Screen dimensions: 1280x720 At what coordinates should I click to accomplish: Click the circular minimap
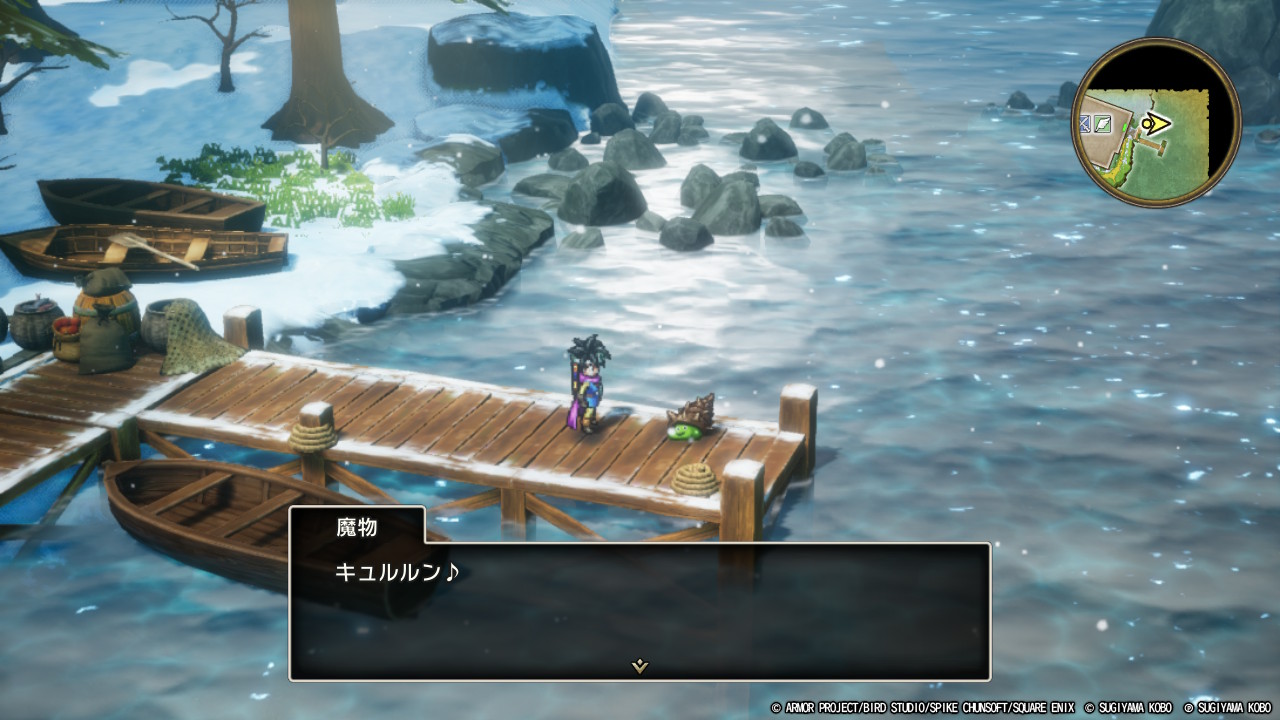(x=1156, y=123)
